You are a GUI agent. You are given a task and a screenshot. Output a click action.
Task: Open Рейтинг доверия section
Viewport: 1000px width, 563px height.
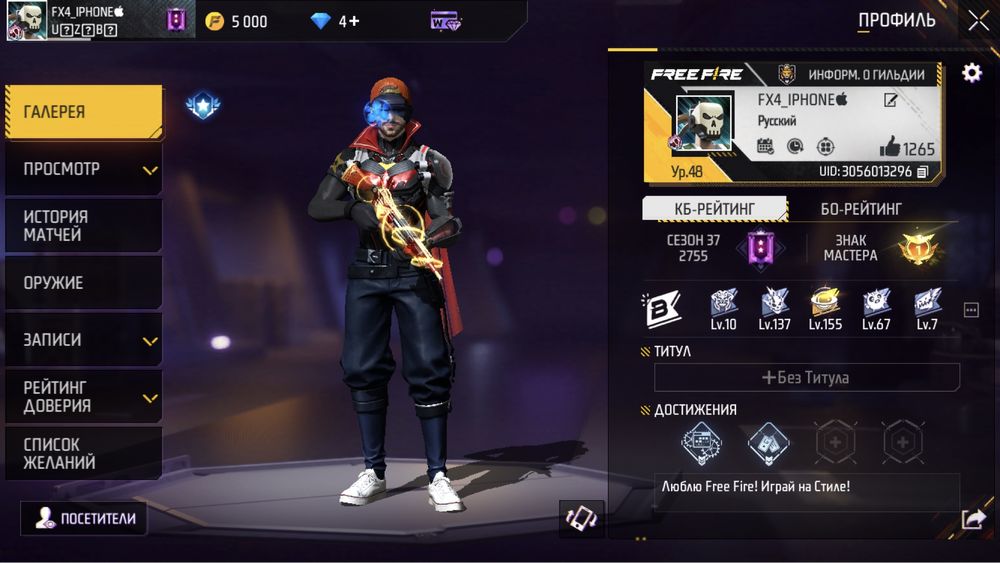point(83,397)
